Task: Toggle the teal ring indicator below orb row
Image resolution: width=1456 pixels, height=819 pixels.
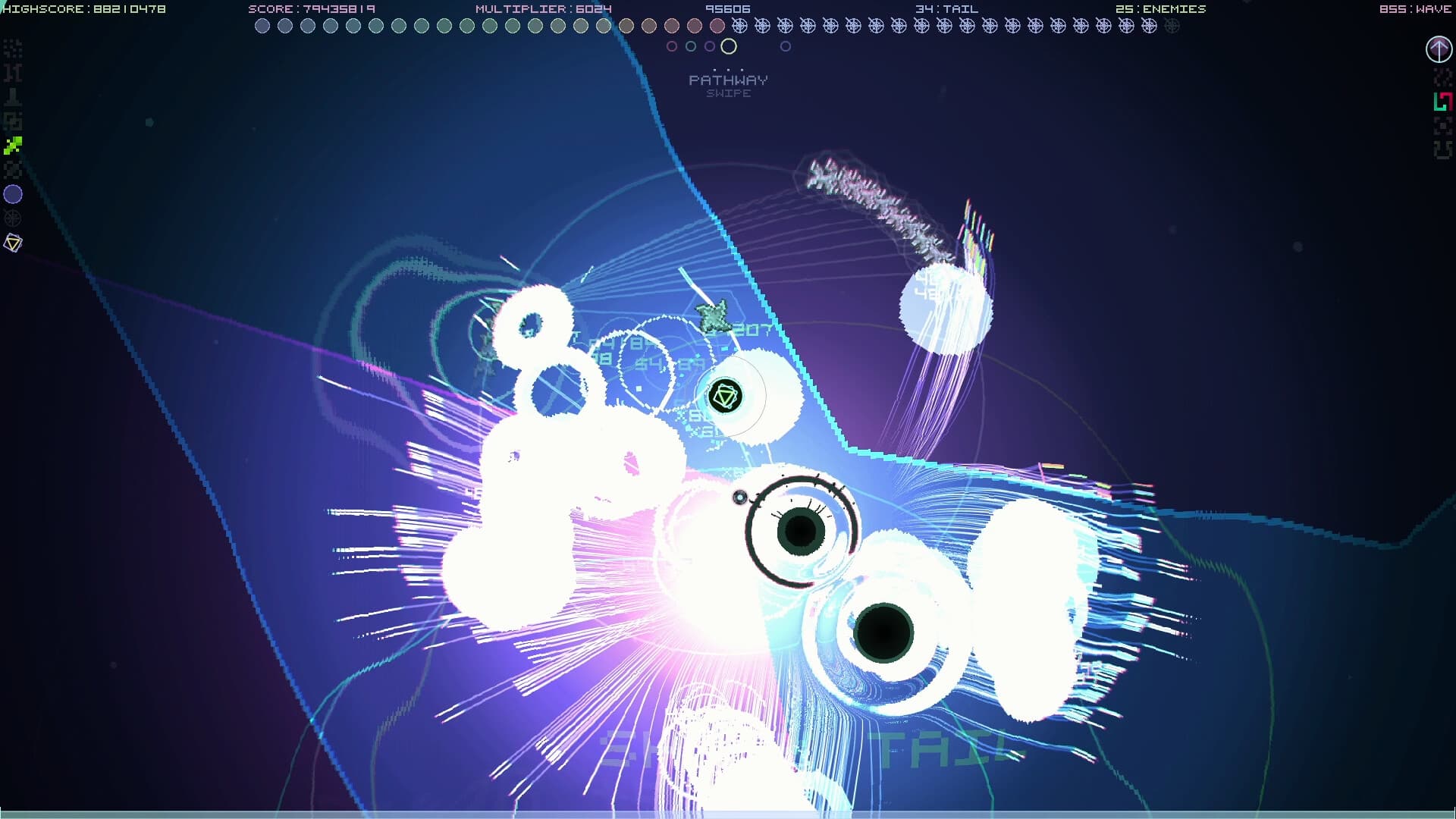Action: (x=690, y=46)
